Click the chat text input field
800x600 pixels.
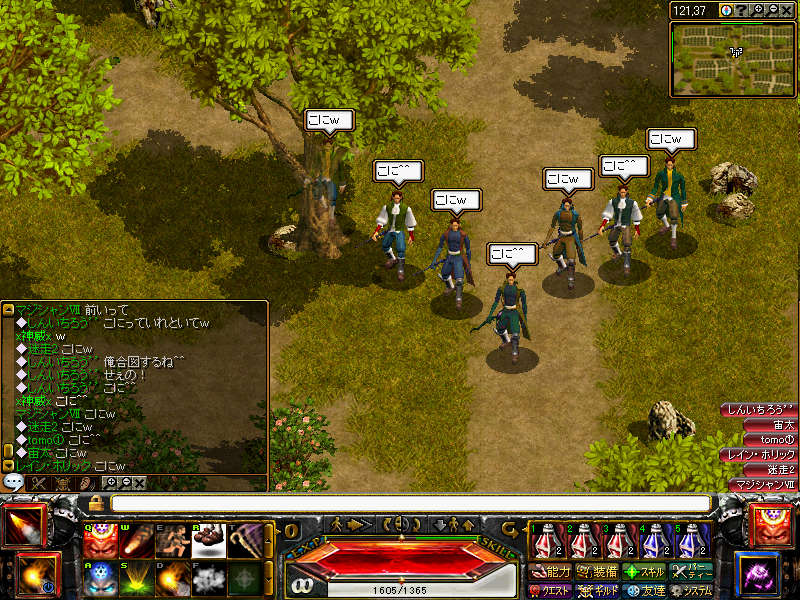click(410, 503)
